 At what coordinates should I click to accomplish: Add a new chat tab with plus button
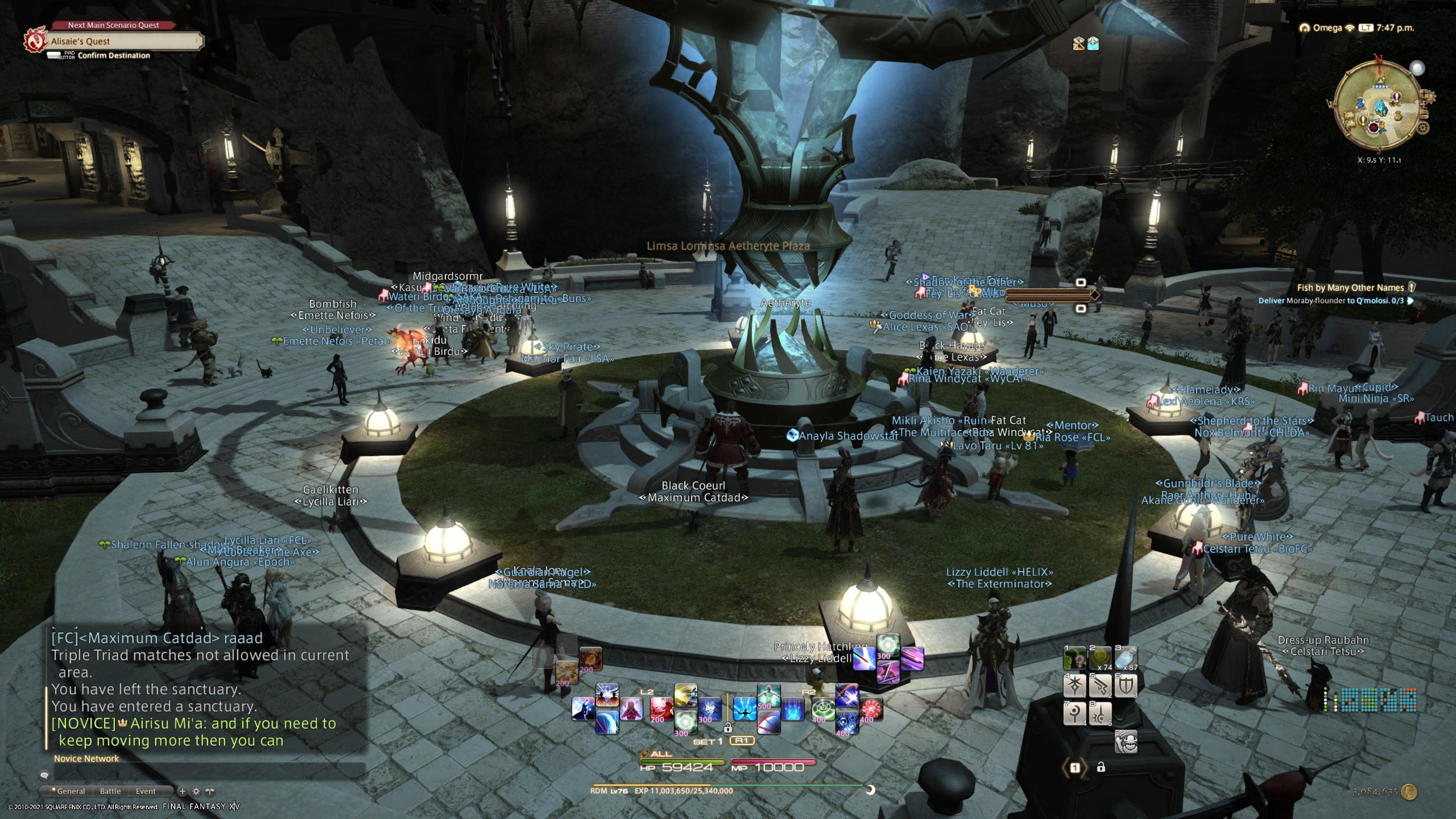click(x=182, y=791)
